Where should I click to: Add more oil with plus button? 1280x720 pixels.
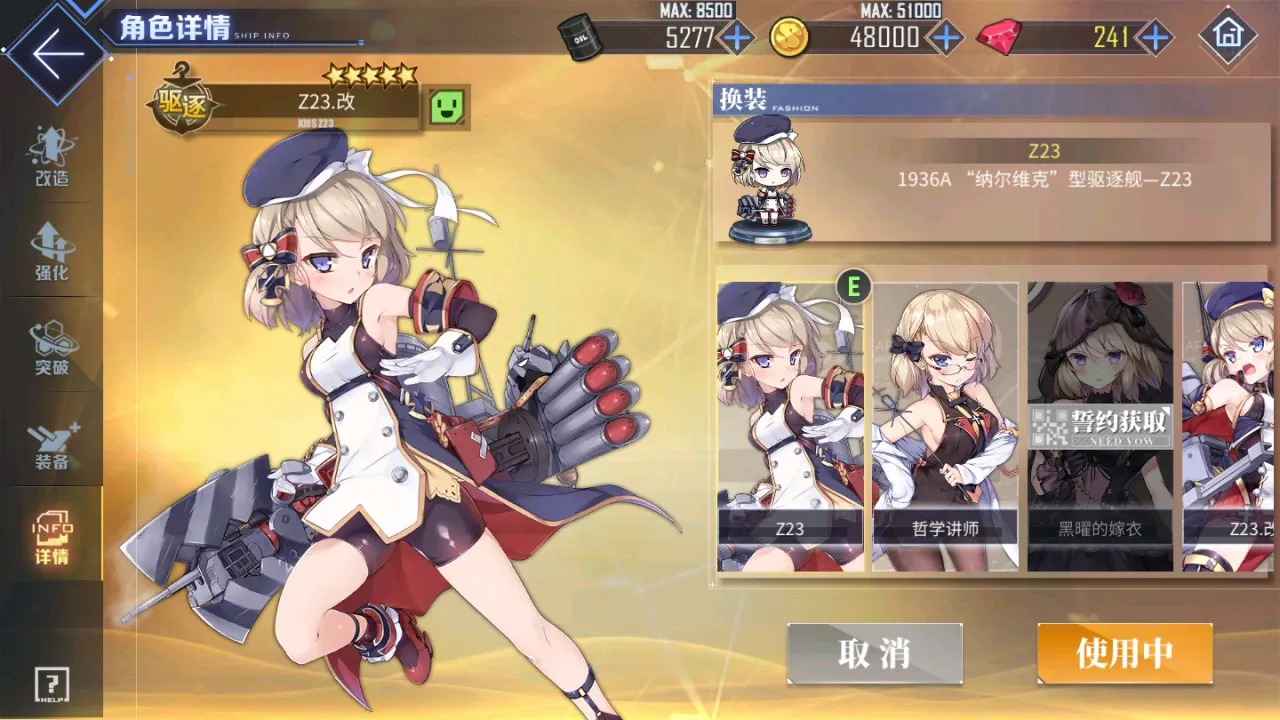[x=737, y=38]
